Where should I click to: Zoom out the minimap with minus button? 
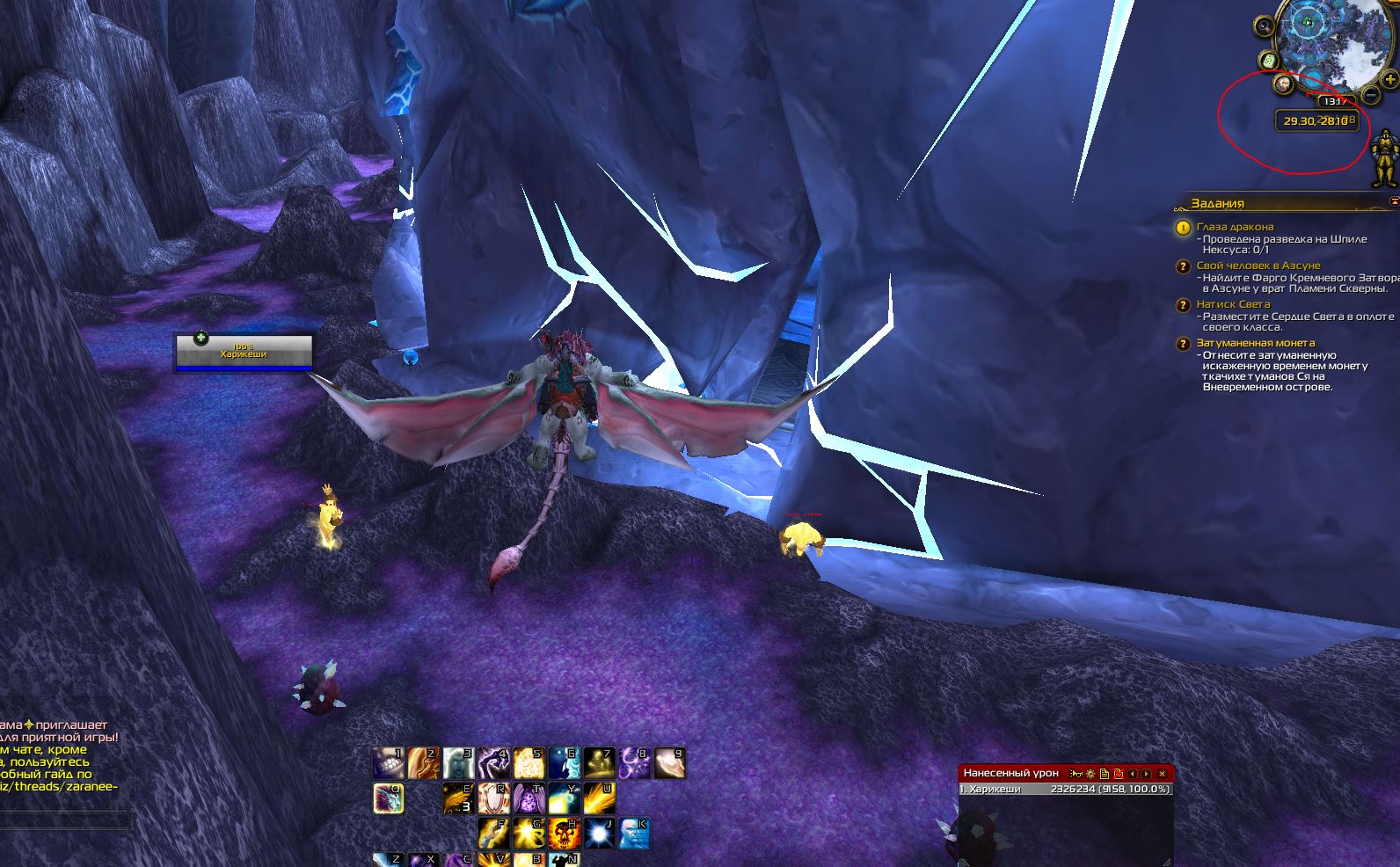tap(1371, 93)
